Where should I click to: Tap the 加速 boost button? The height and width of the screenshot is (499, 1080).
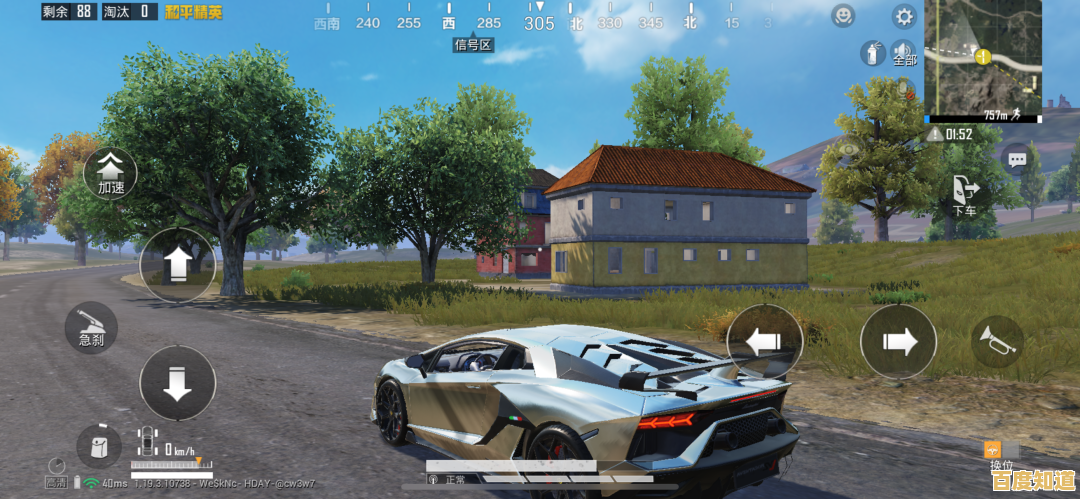point(110,171)
